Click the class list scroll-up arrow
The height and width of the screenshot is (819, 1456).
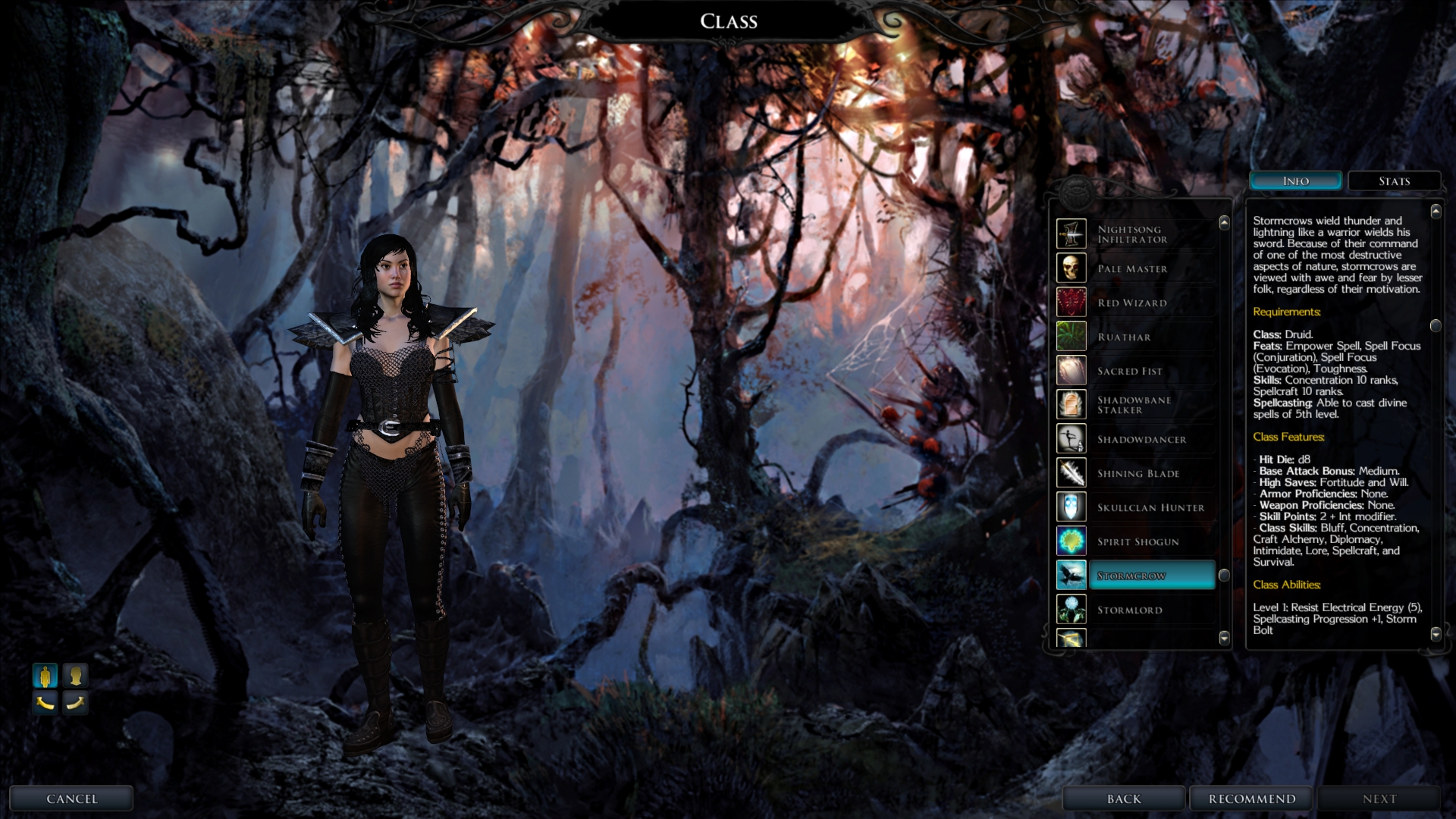pyautogui.click(x=1224, y=222)
